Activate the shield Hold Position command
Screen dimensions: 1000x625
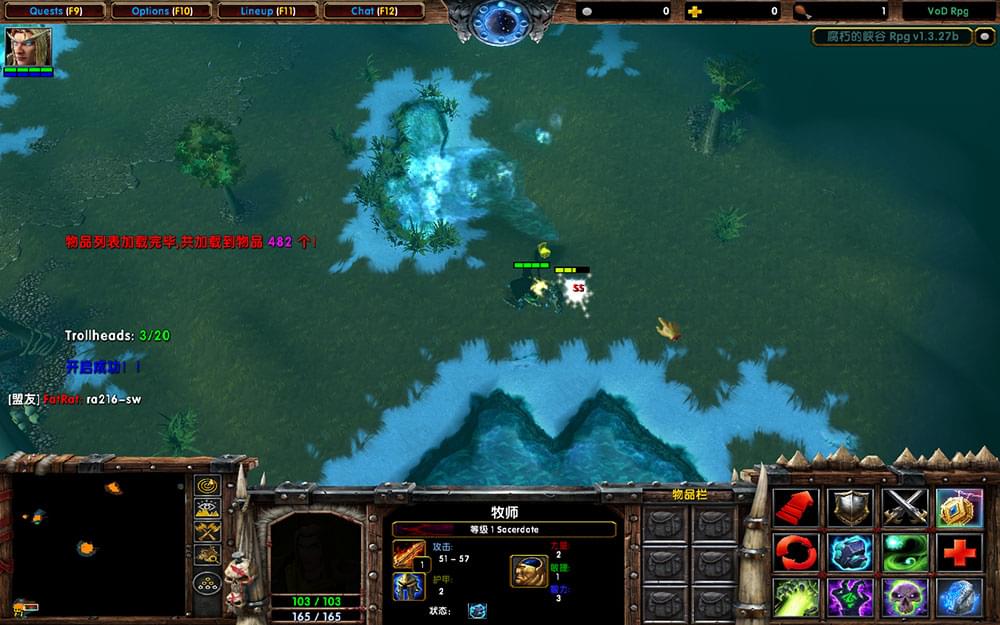coord(850,507)
